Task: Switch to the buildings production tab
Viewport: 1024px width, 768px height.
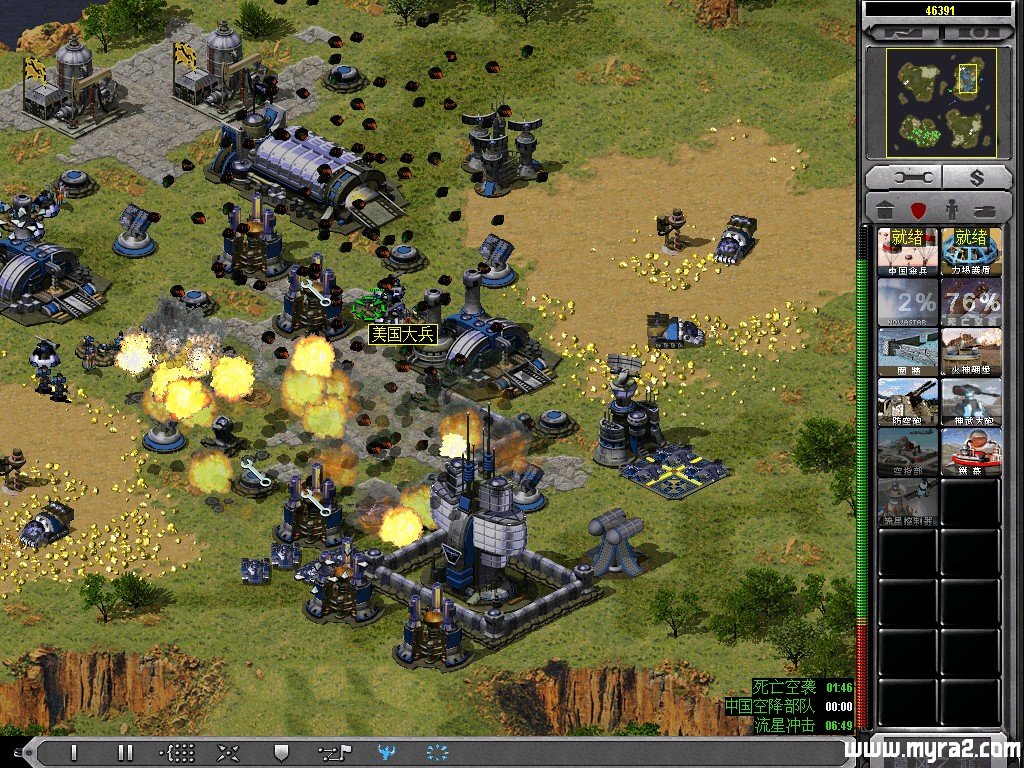Action: pyautogui.click(x=885, y=211)
